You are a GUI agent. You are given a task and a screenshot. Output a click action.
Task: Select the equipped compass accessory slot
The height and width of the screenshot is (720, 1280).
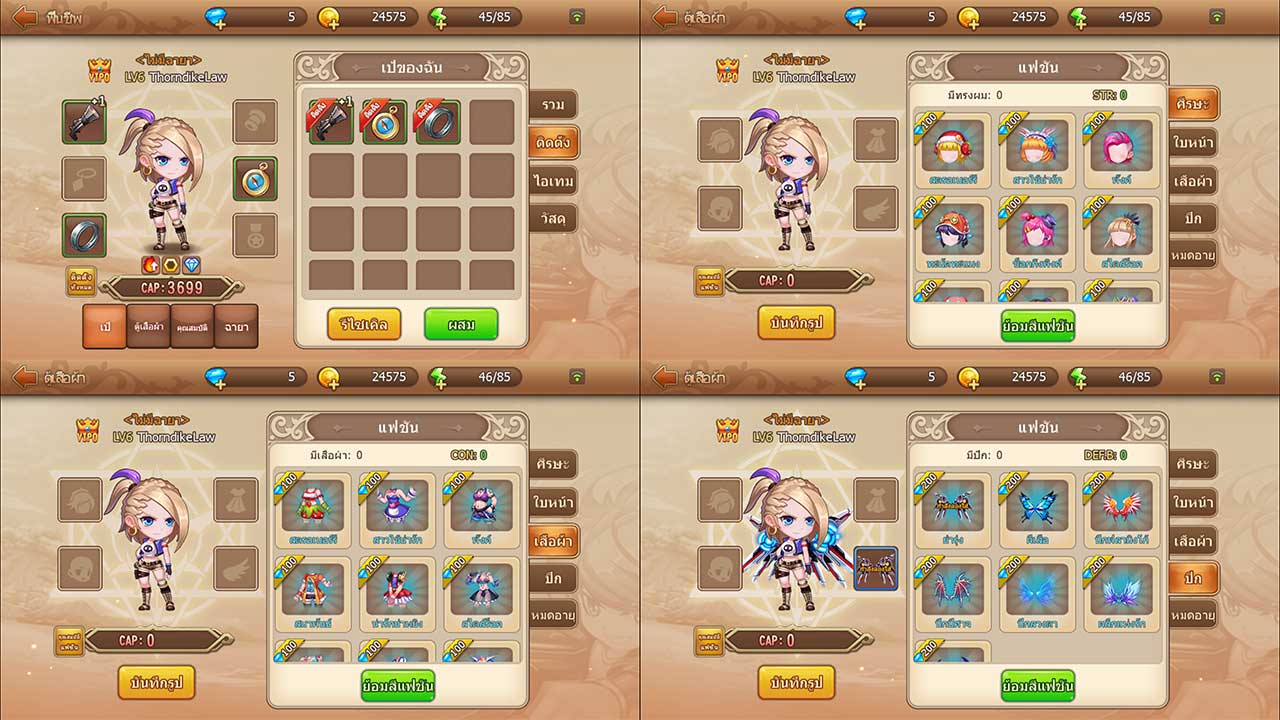click(255, 178)
